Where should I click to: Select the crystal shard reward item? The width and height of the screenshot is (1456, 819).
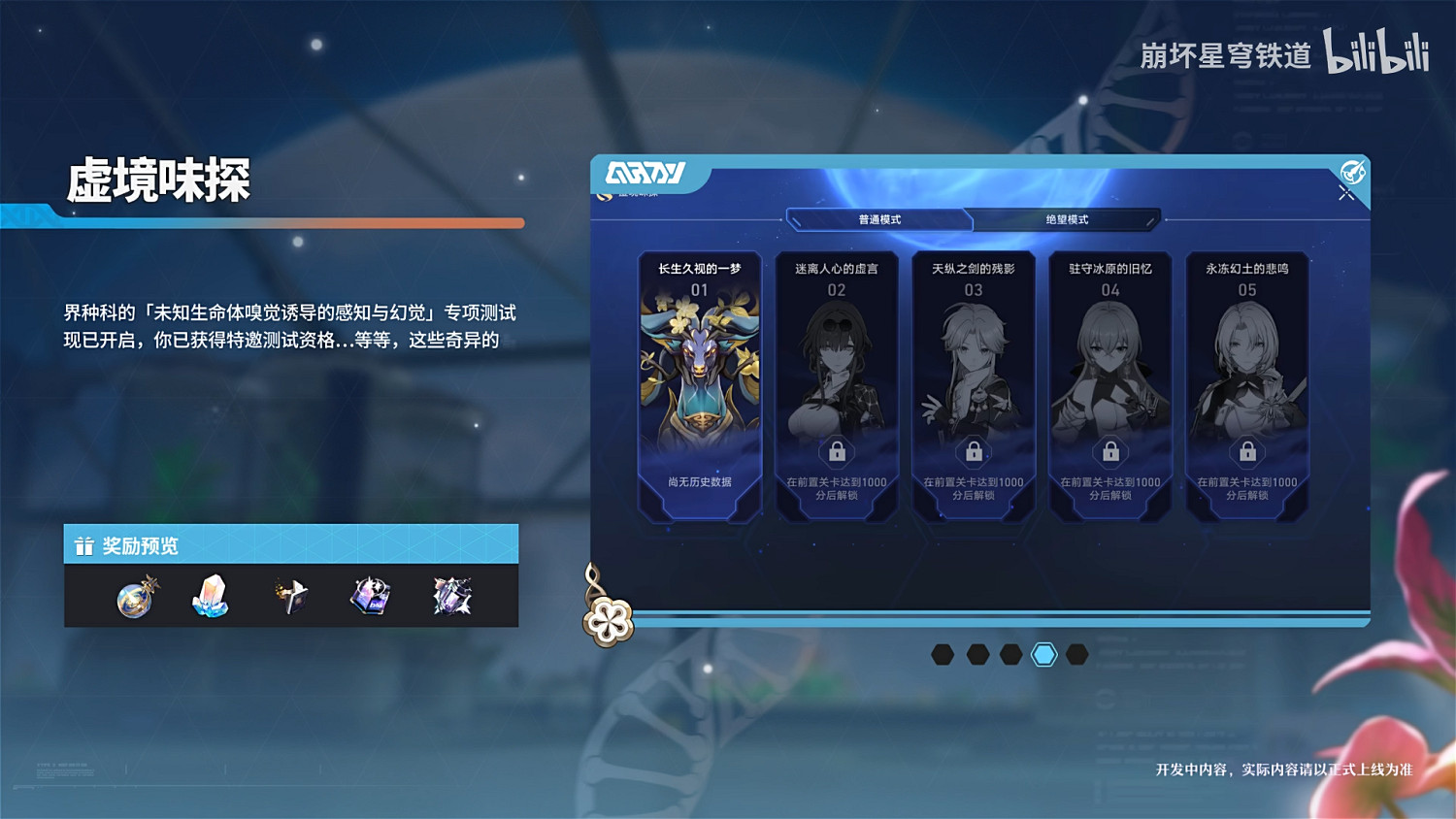coord(211,598)
